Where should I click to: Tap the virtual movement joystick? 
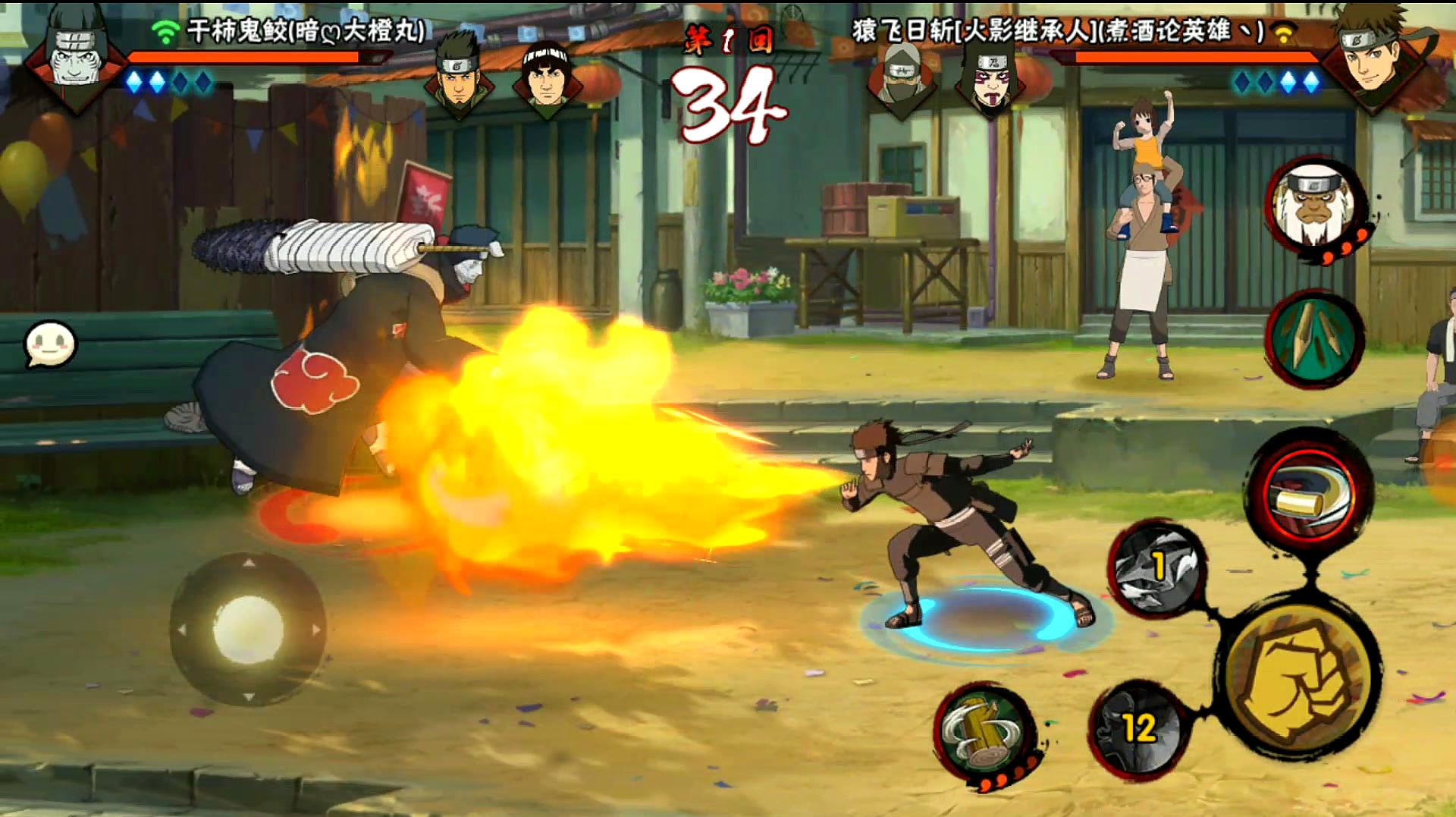(248, 630)
